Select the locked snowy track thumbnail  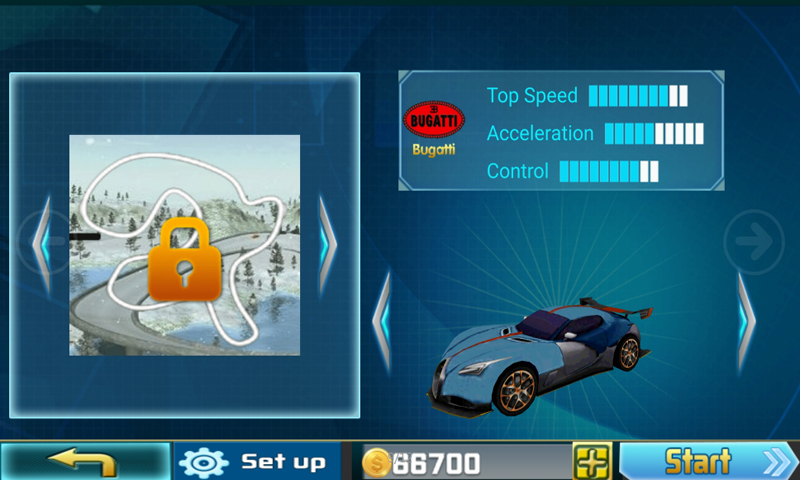184,245
